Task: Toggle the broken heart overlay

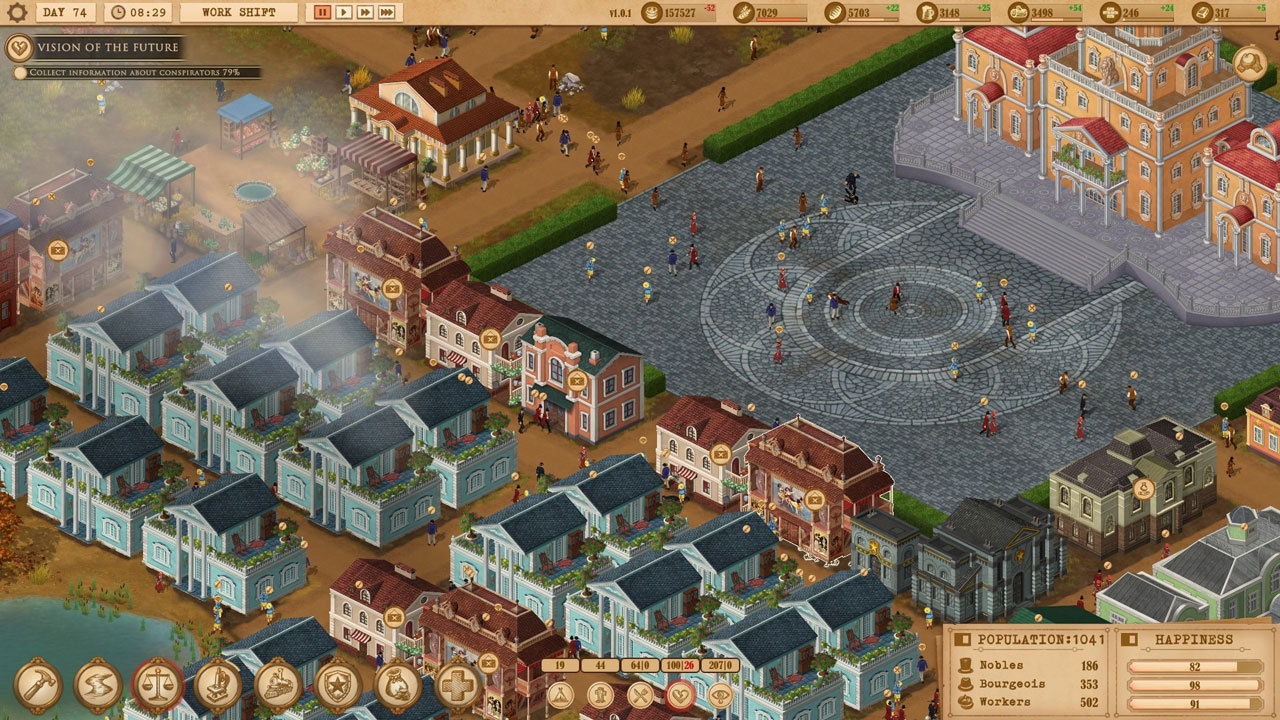Action: [680, 694]
